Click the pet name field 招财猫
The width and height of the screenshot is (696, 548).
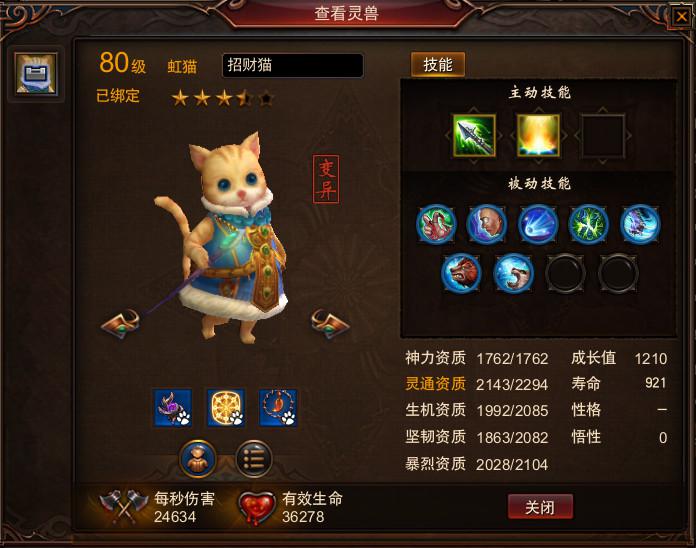tap(292, 66)
